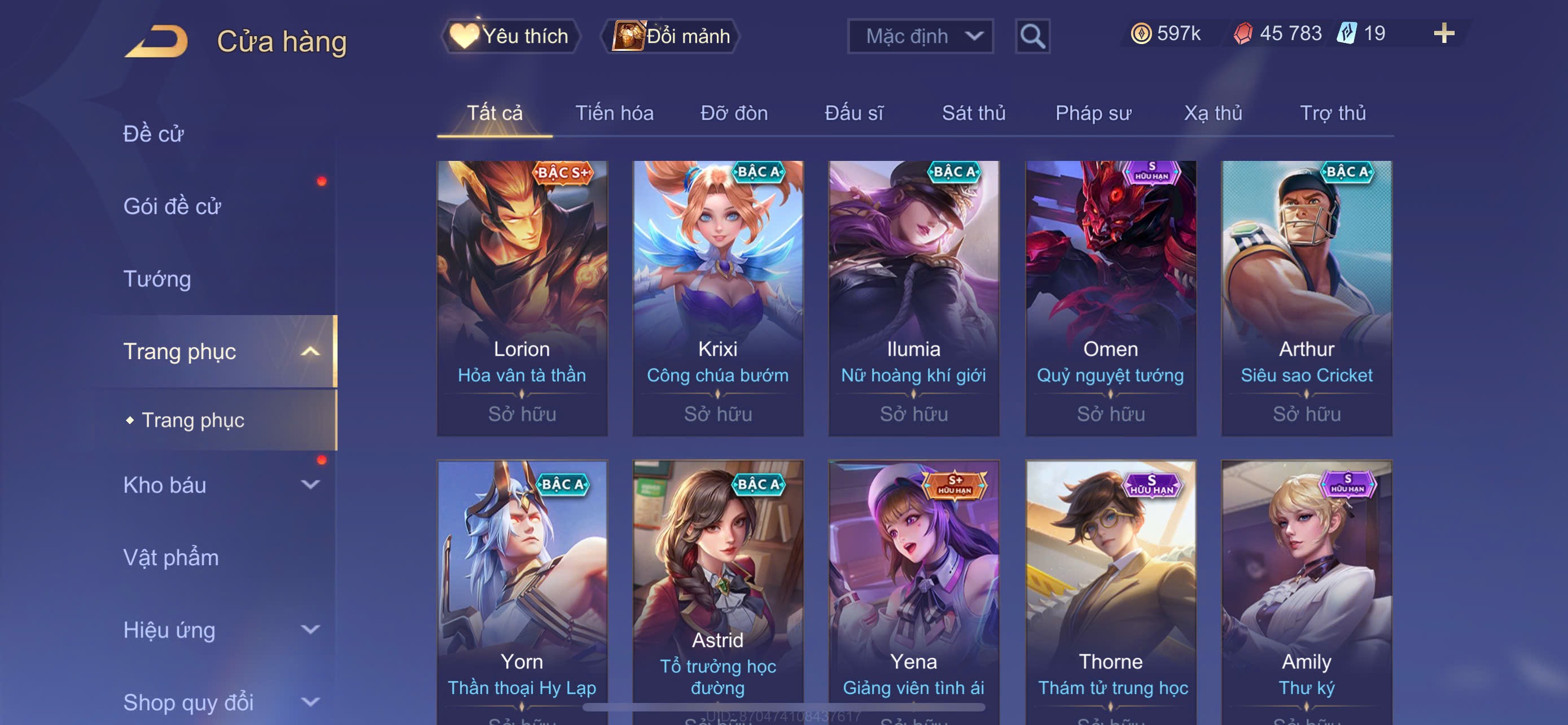The image size is (1568, 725).
Task: Open the Vật phẩm items section
Action: [170, 558]
